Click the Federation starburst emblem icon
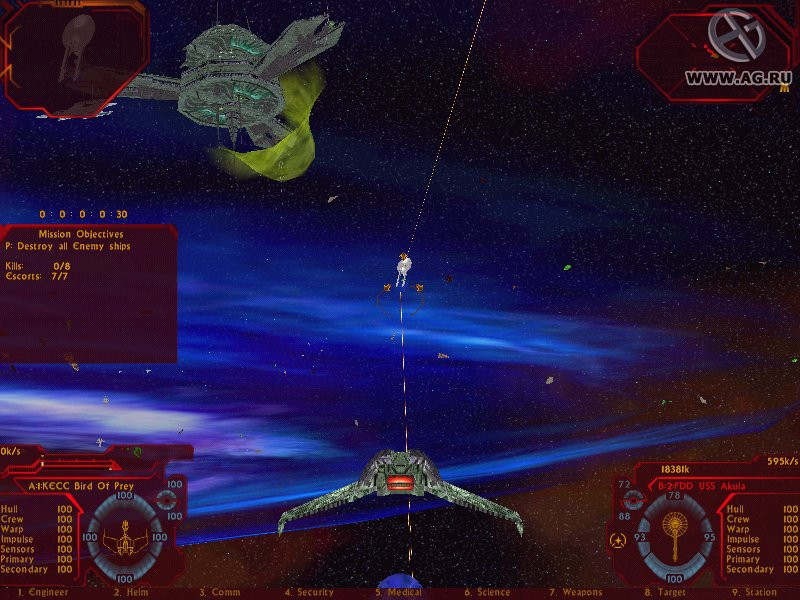This screenshot has width=800, height=600. 618,541
